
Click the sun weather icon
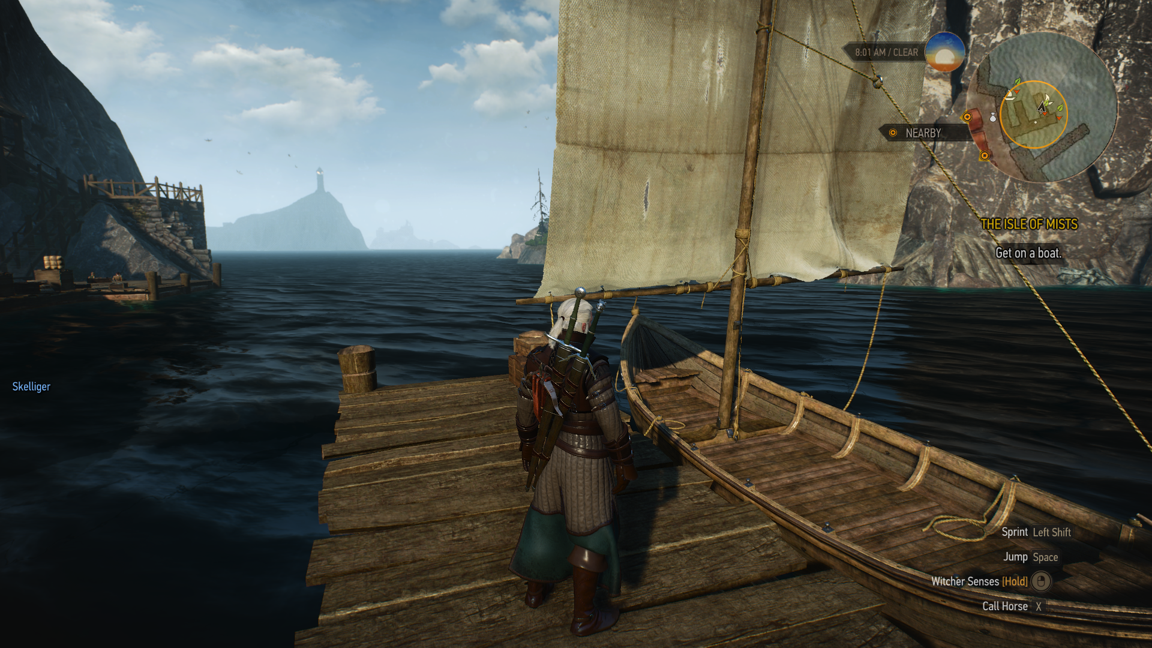945,52
